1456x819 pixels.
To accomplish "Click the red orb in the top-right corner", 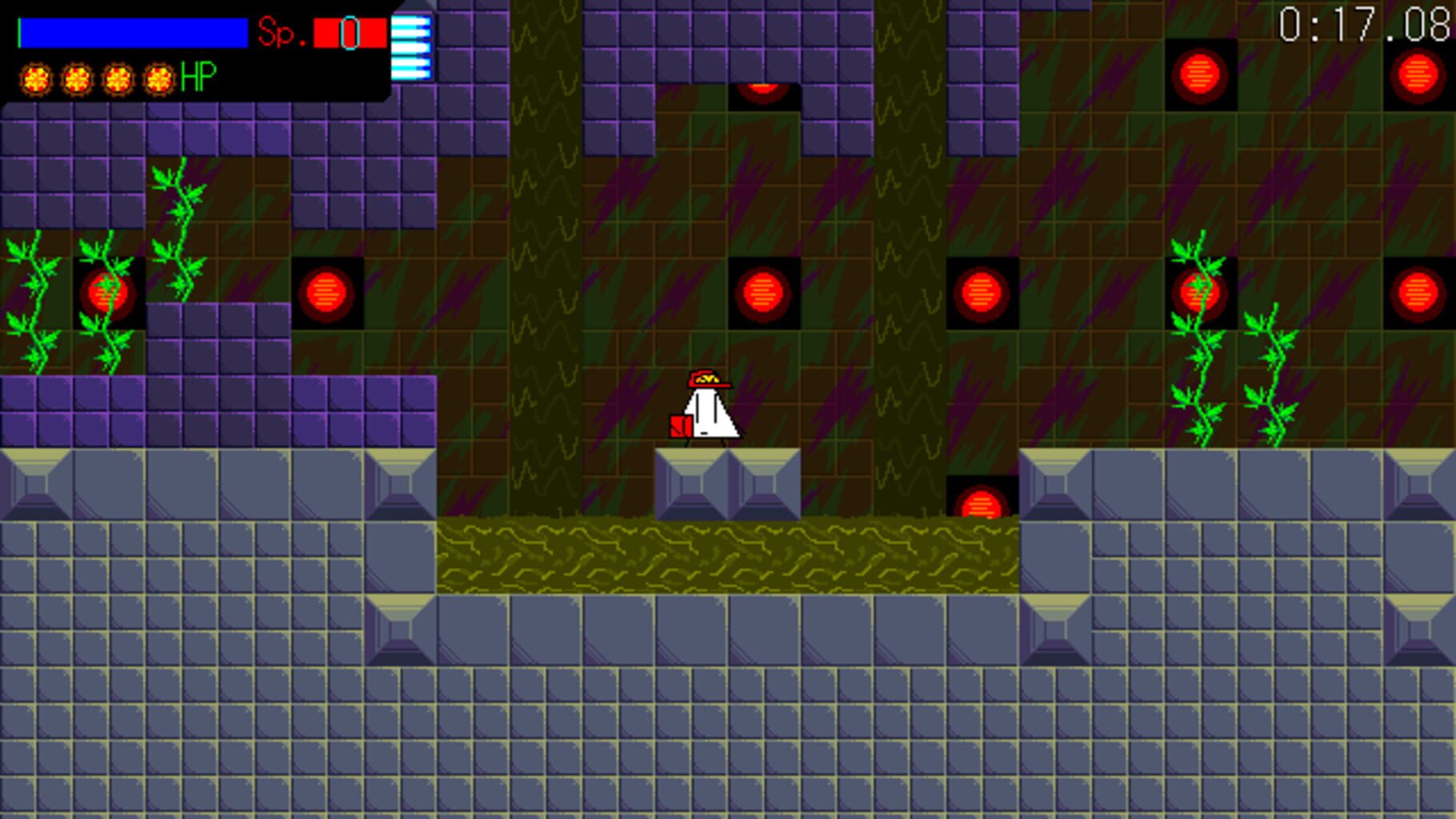I will click(x=1416, y=72).
